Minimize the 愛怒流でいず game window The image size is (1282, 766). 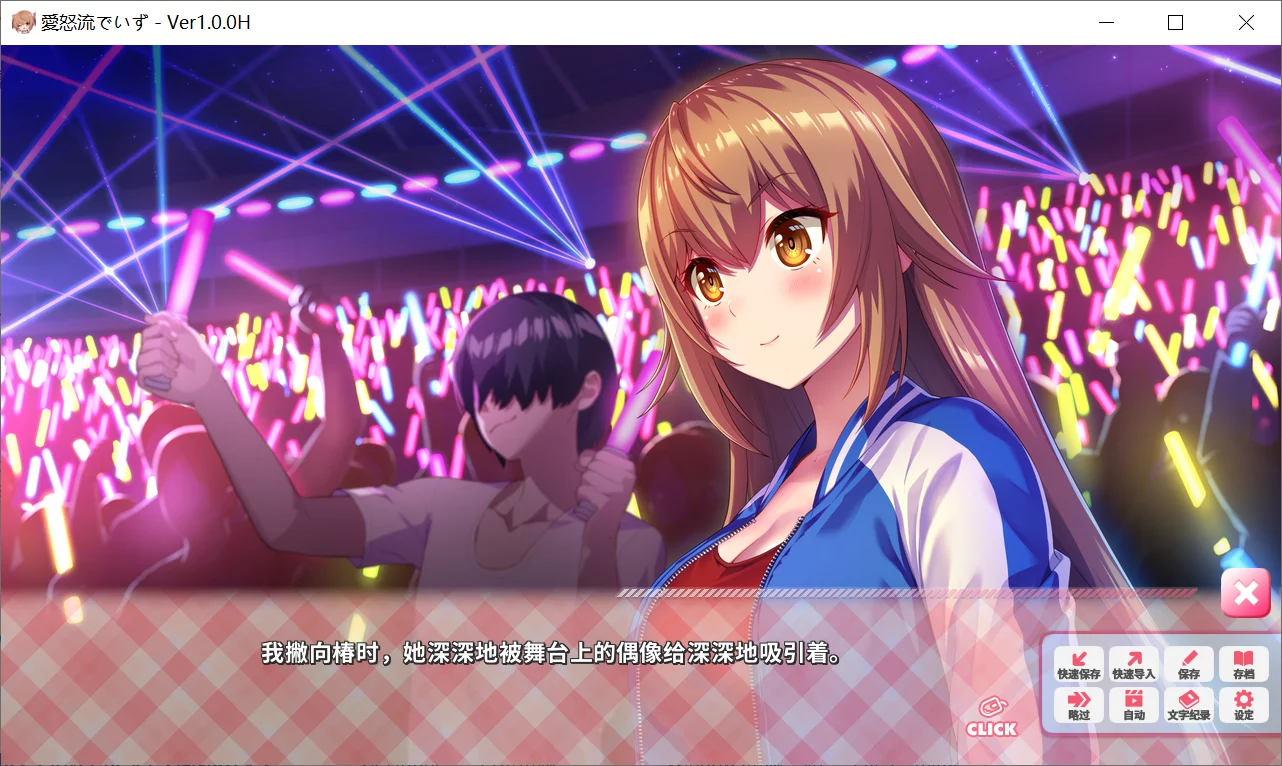click(x=1106, y=21)
